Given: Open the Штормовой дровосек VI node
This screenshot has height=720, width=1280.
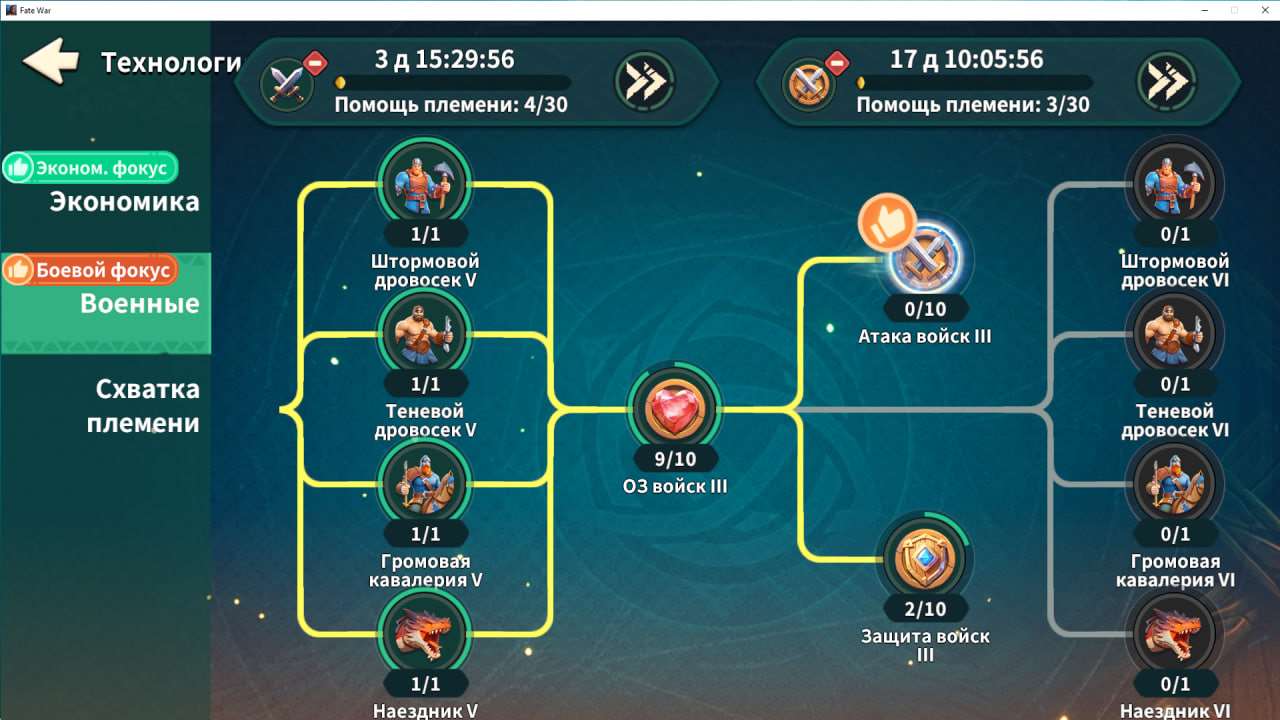Looking at the screenshot, I should [x=1175, y=183].
